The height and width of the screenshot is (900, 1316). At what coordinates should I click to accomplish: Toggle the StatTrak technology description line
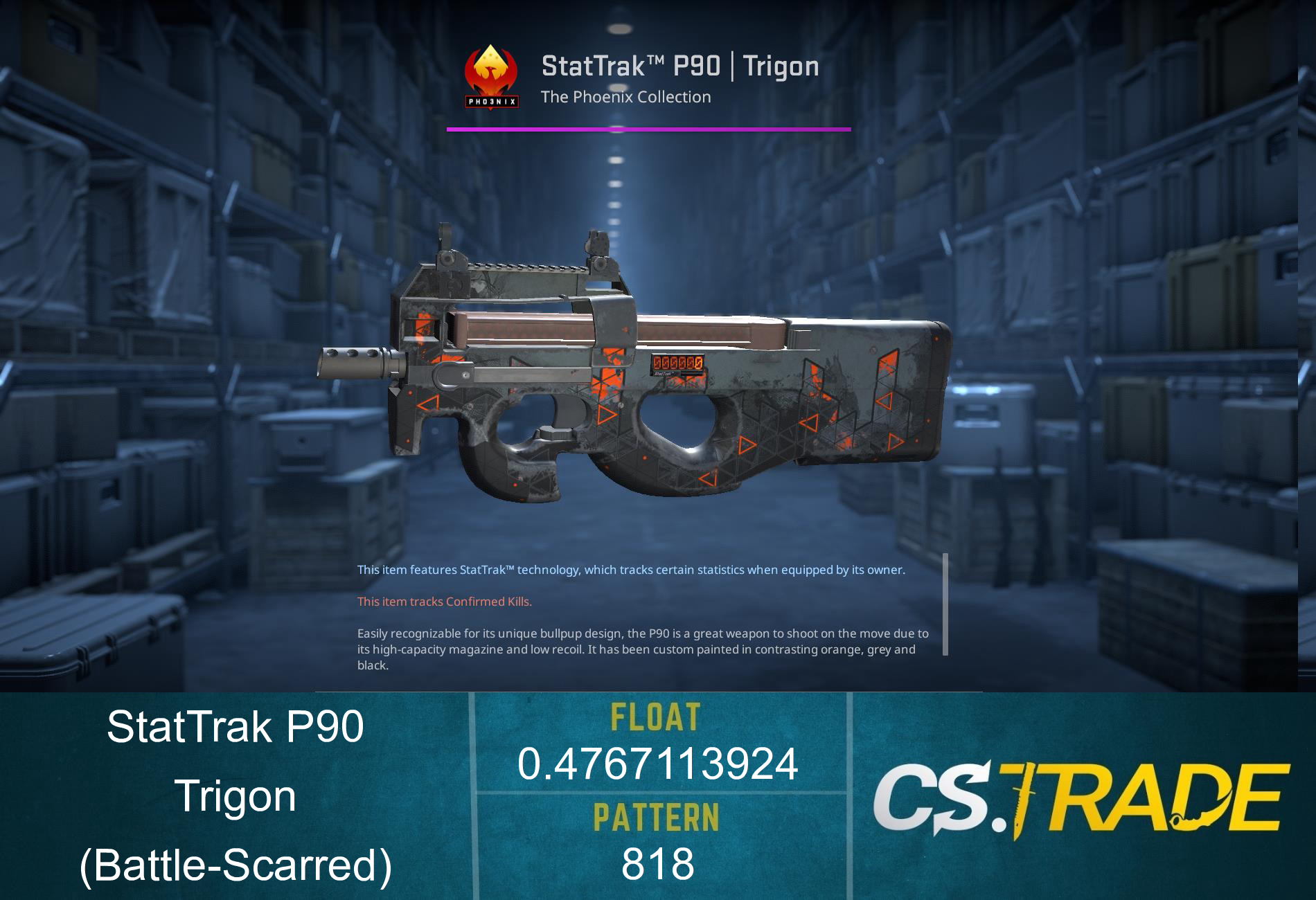(x=630, y=571)
